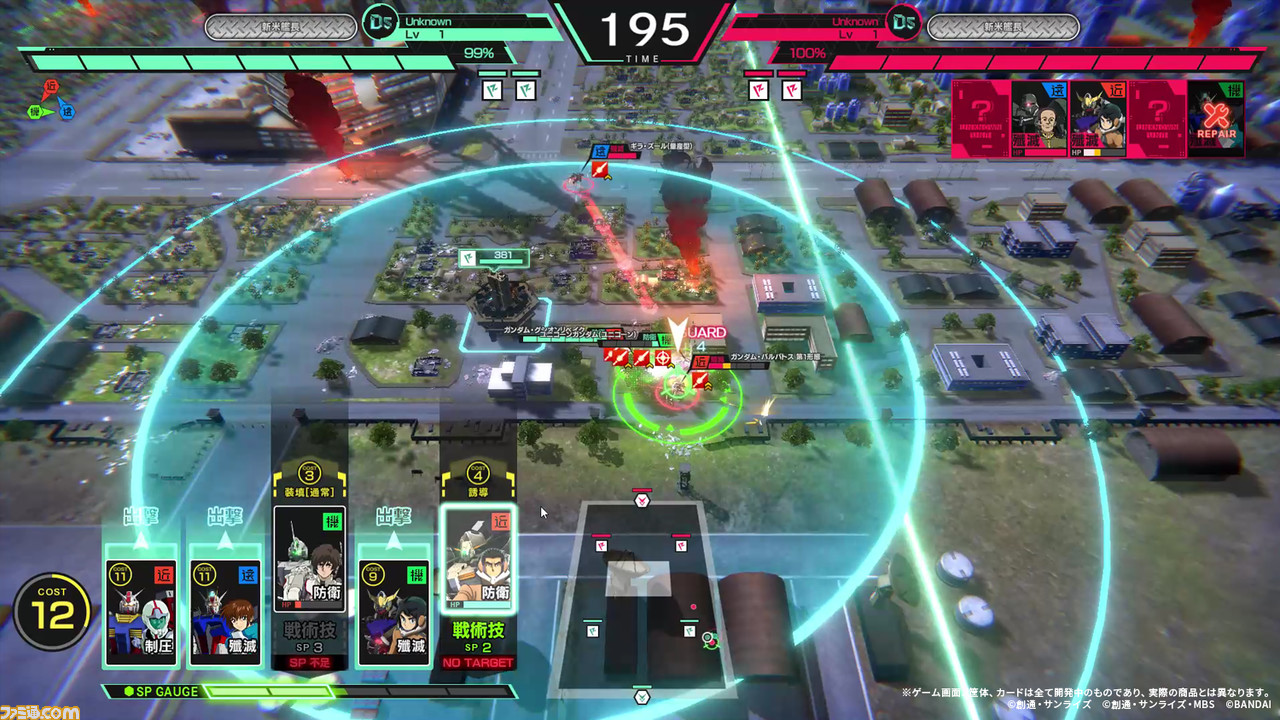
Task: Click the first unknown question-mark enemy card
Action: coord(980,119)
